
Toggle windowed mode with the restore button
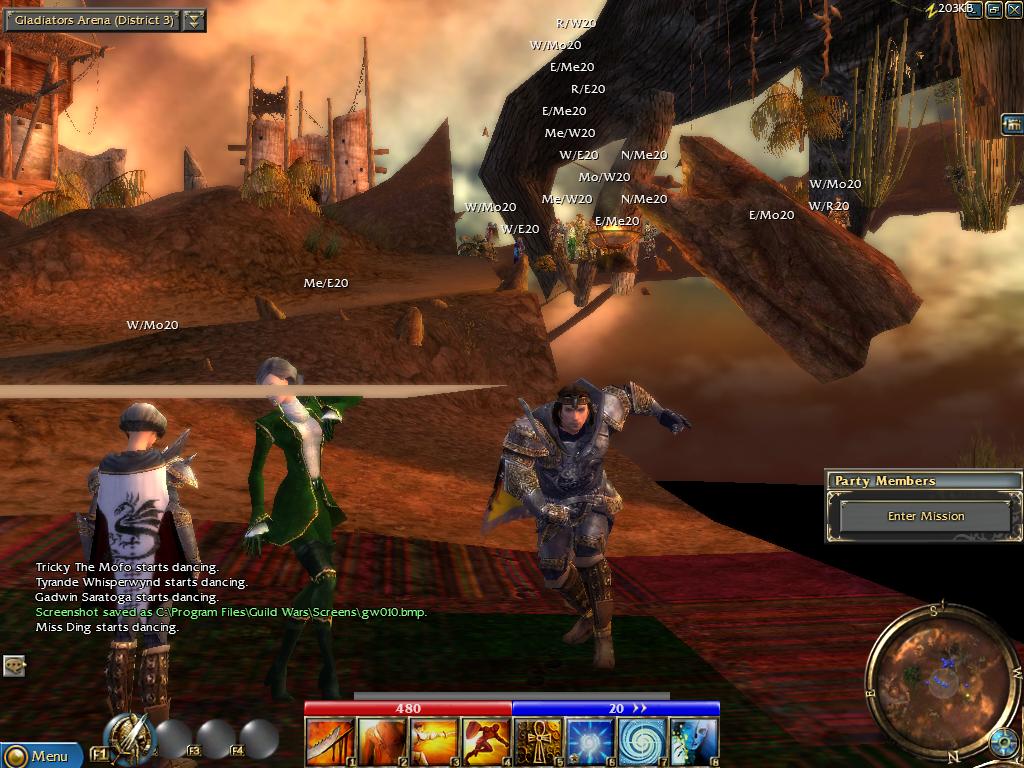point(994,9)
